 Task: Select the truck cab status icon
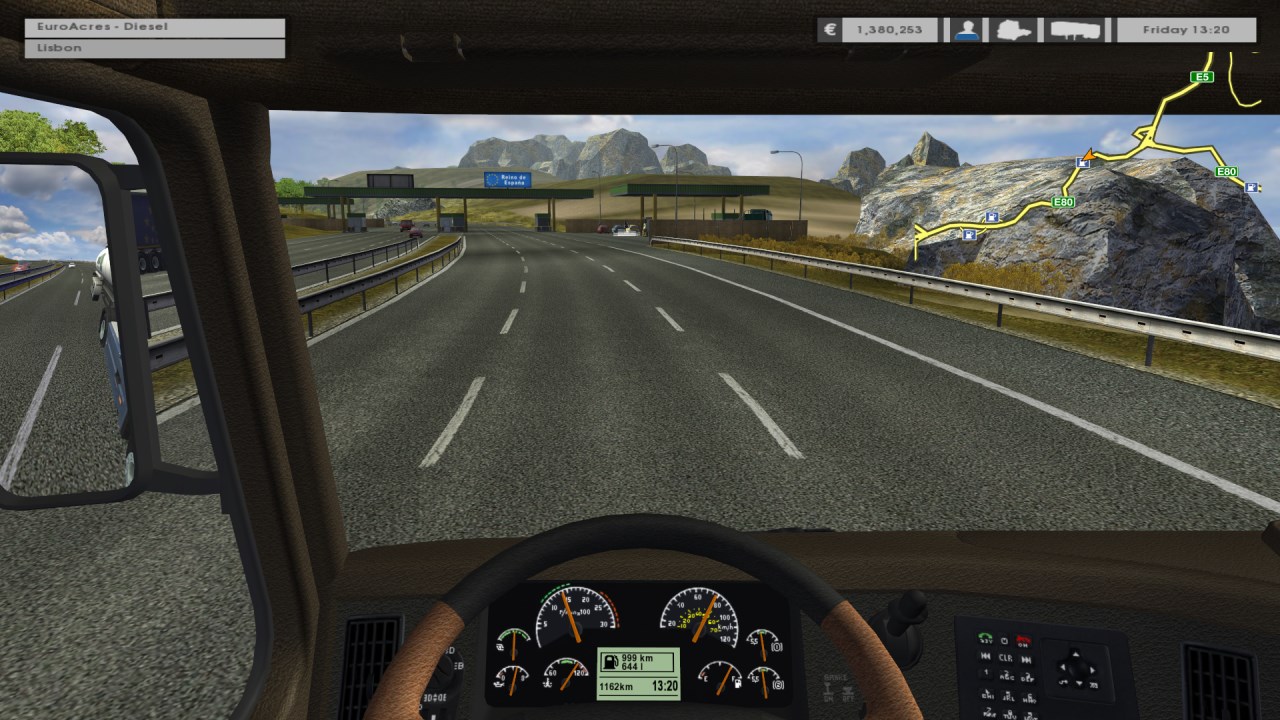coord(1015,30)
